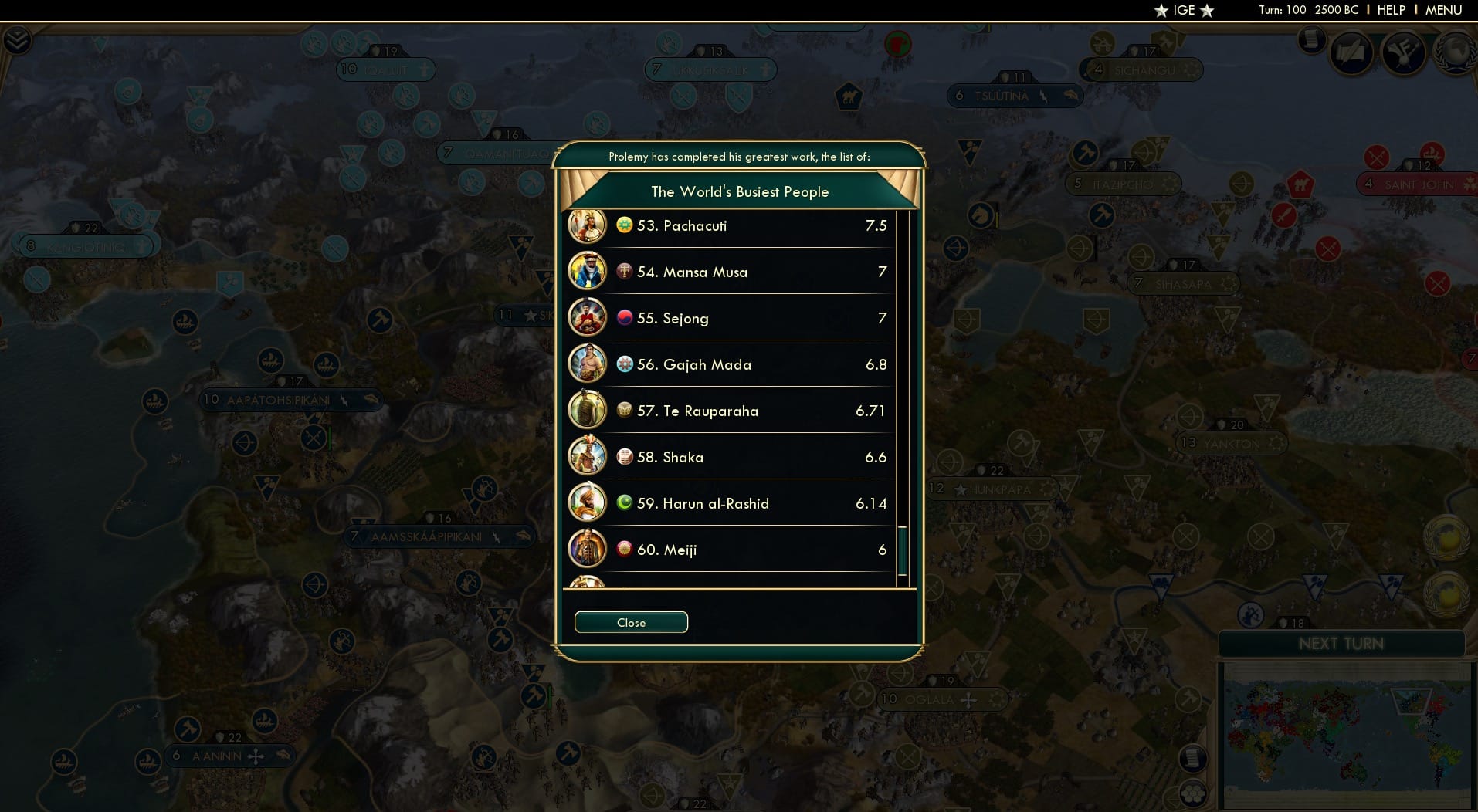Click Gajah Mada's leader portrait
The width and height of the screenshot is (1478, 812).
click(588, 364)
